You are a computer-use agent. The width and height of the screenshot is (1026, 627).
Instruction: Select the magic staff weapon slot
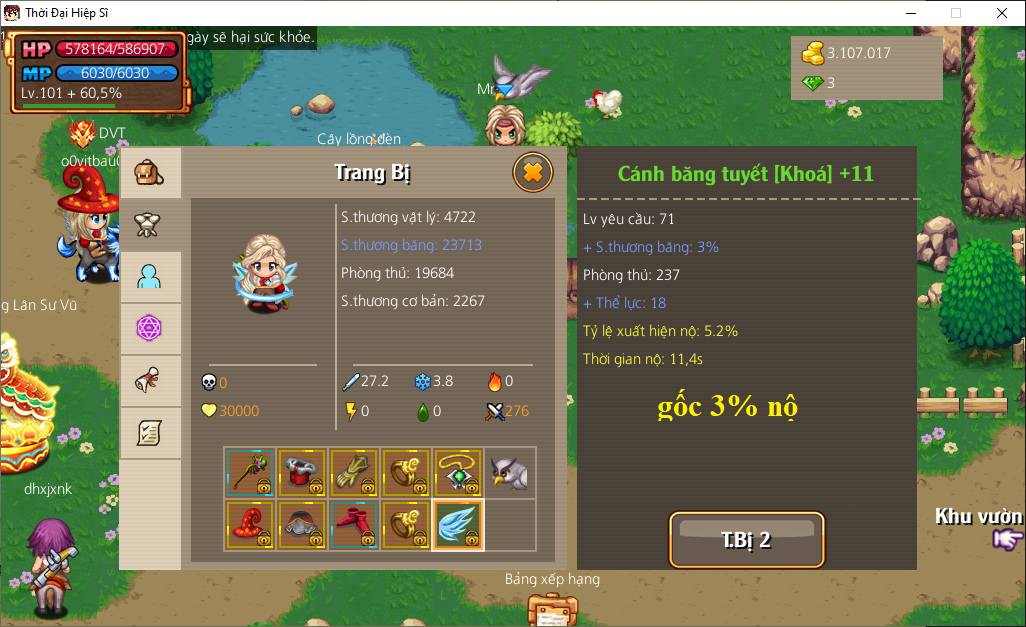250,473
